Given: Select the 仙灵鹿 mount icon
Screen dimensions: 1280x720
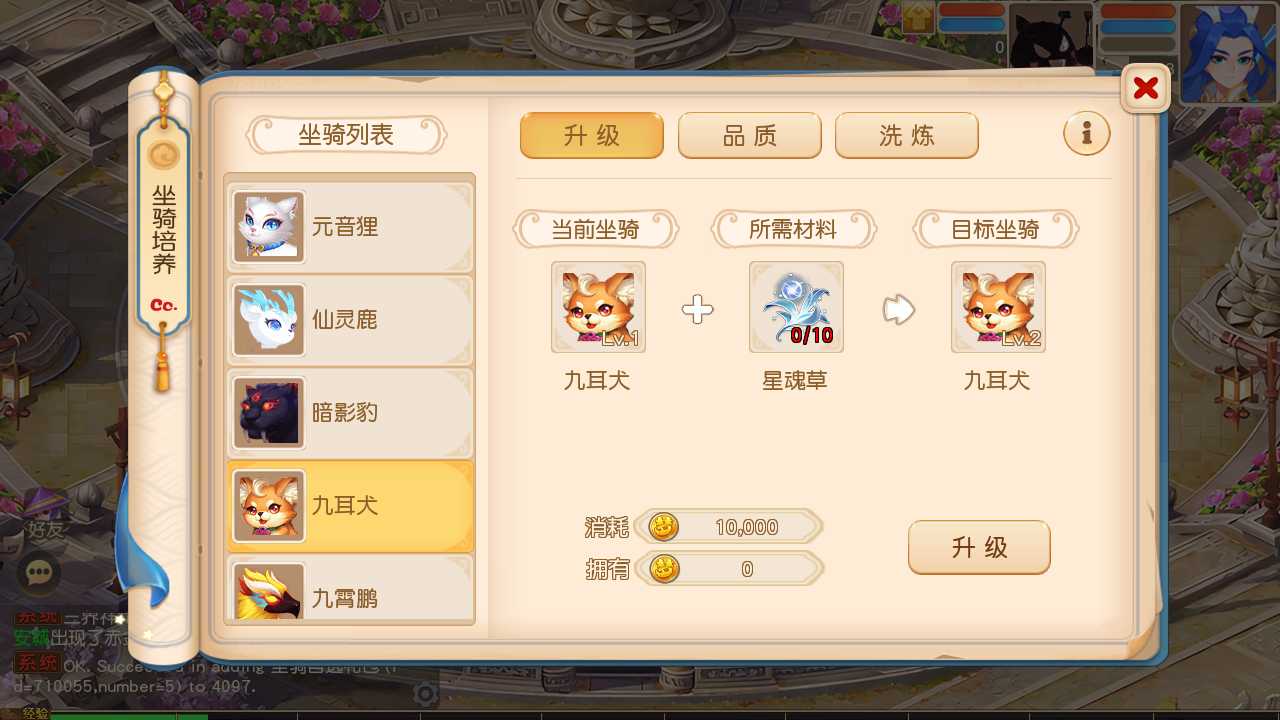Looking at the screenshot, I should click(268, 320).
